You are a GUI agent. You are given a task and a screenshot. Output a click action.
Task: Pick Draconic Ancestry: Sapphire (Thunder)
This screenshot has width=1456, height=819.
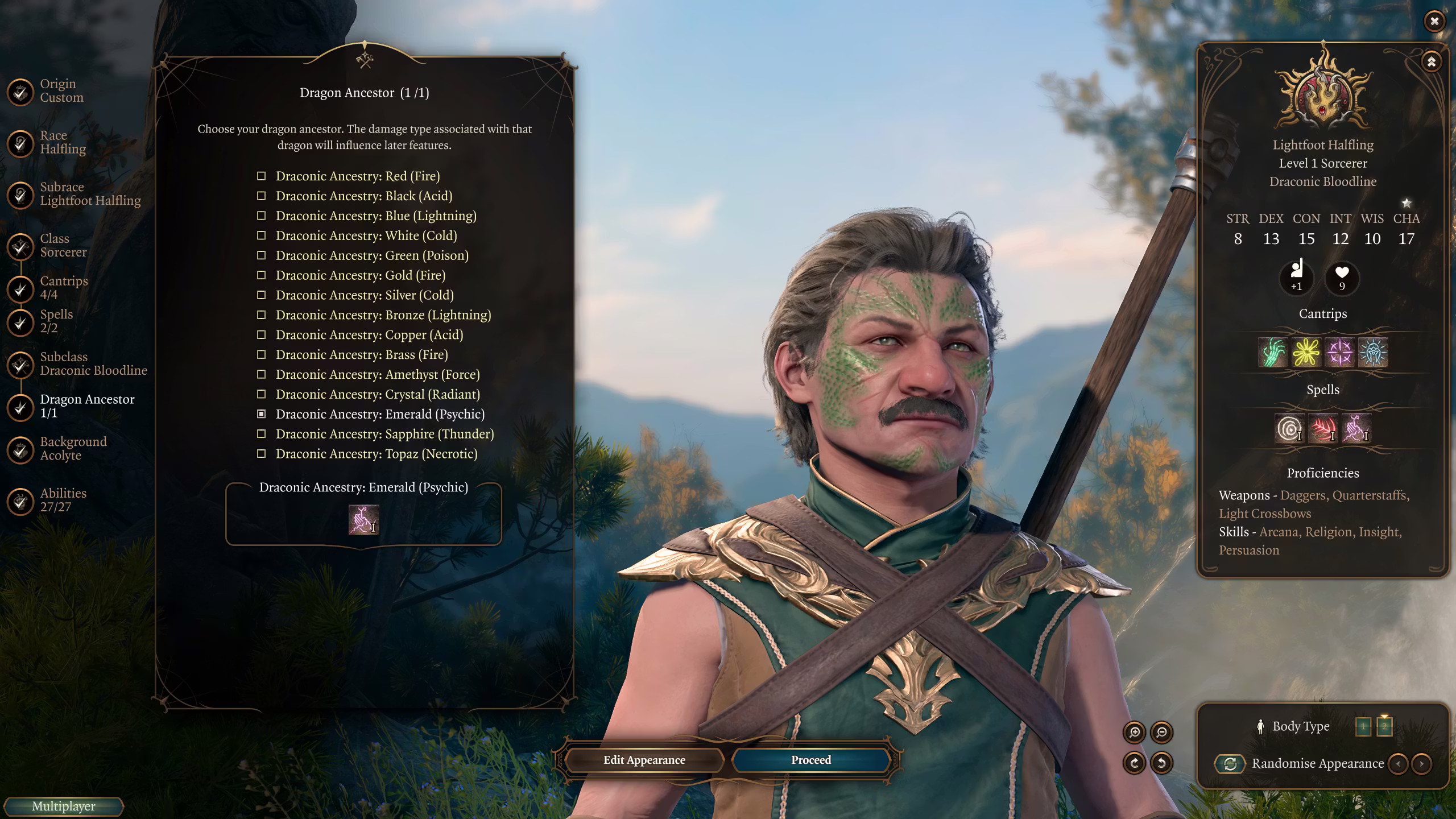(x=384, y=434)
